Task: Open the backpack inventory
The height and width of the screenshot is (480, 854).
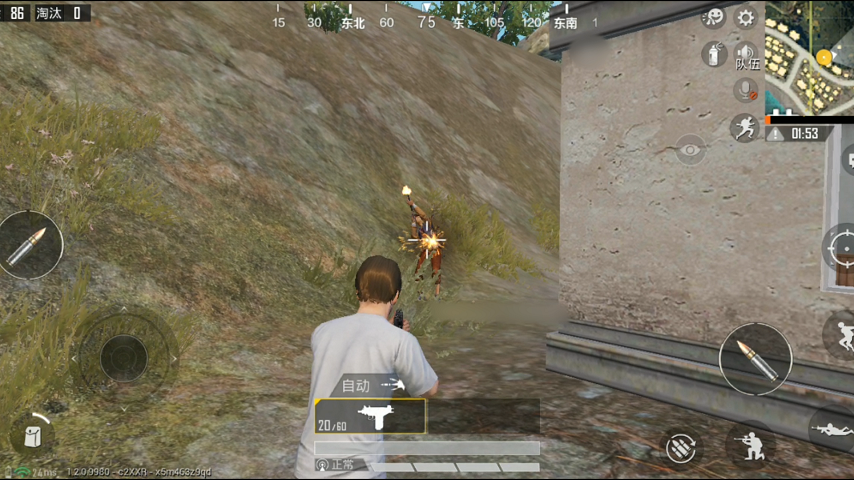Action: [x=33, y=435]
